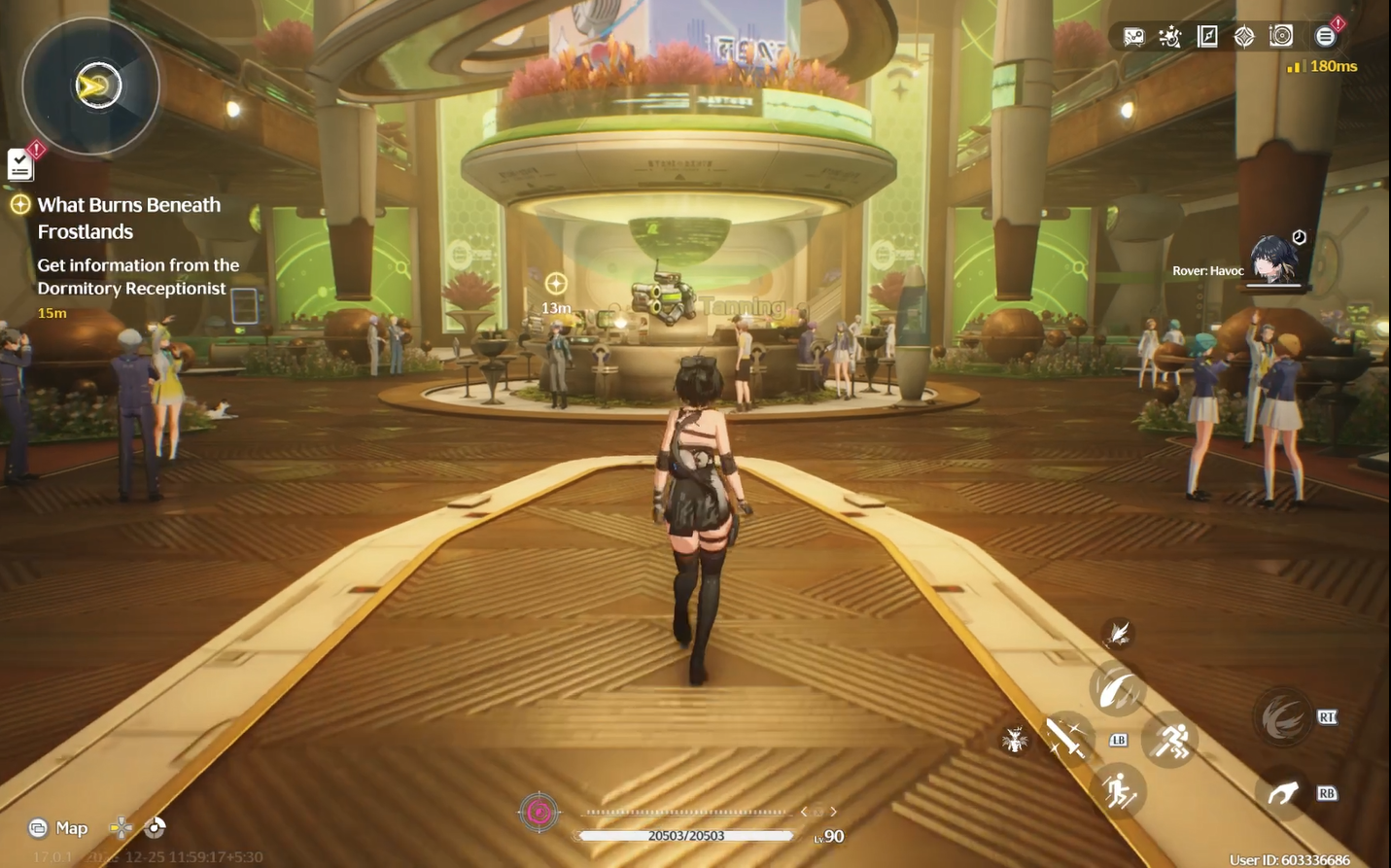1391x868 pixels.
Task: Open the four-pointed star convene icon
Action: point(1244,37)
